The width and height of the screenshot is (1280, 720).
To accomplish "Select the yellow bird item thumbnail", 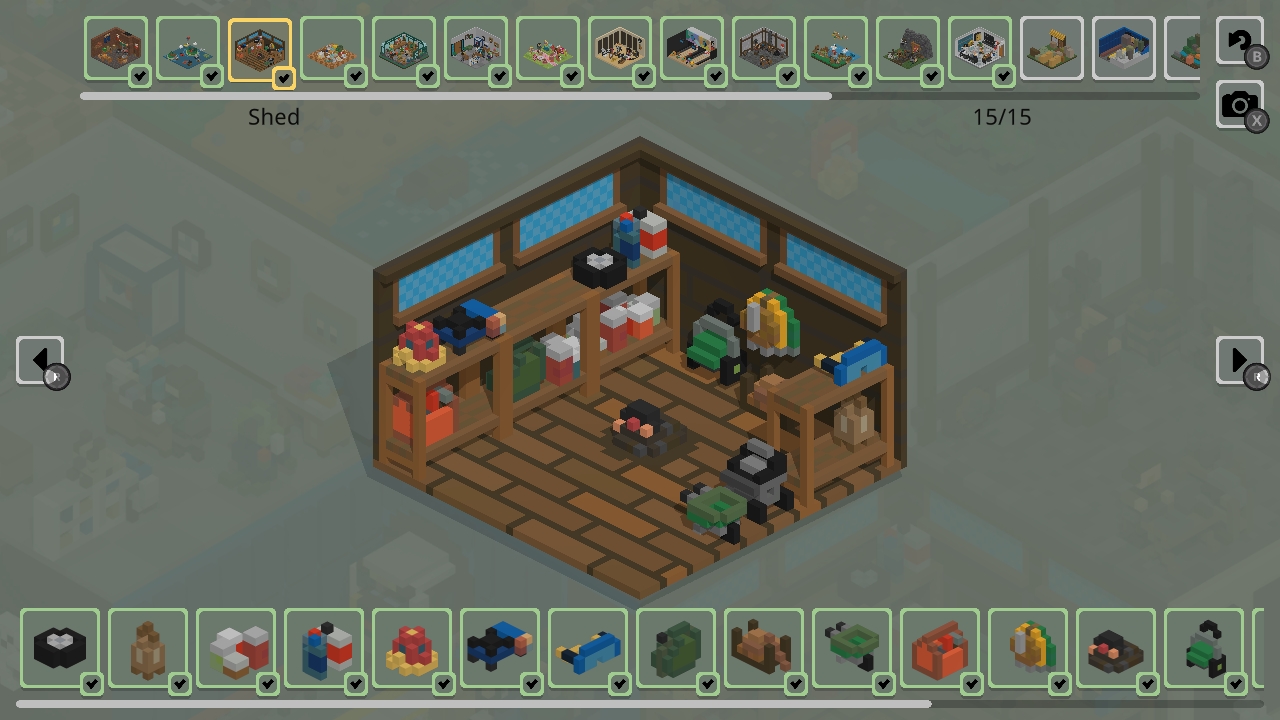I will [1027, 648].
